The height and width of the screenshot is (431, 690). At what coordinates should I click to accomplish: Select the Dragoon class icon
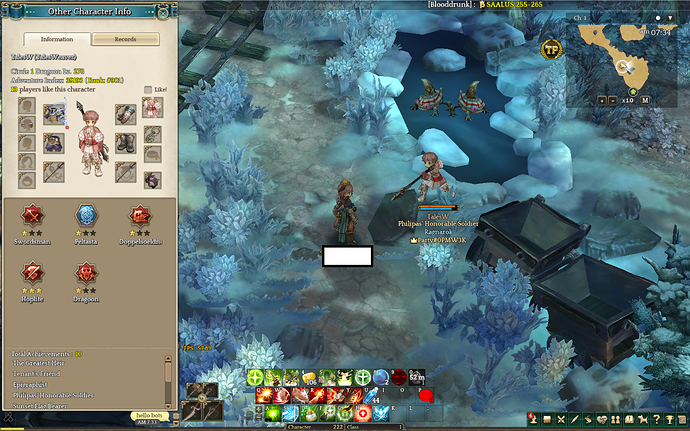point(86,272)
